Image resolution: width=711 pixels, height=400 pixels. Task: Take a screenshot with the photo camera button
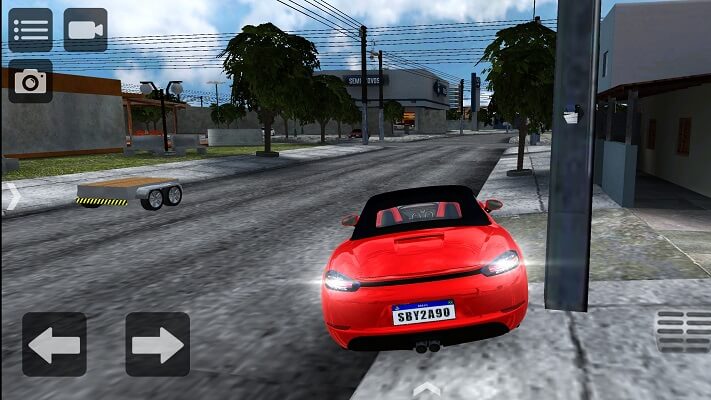click(30, 81)
